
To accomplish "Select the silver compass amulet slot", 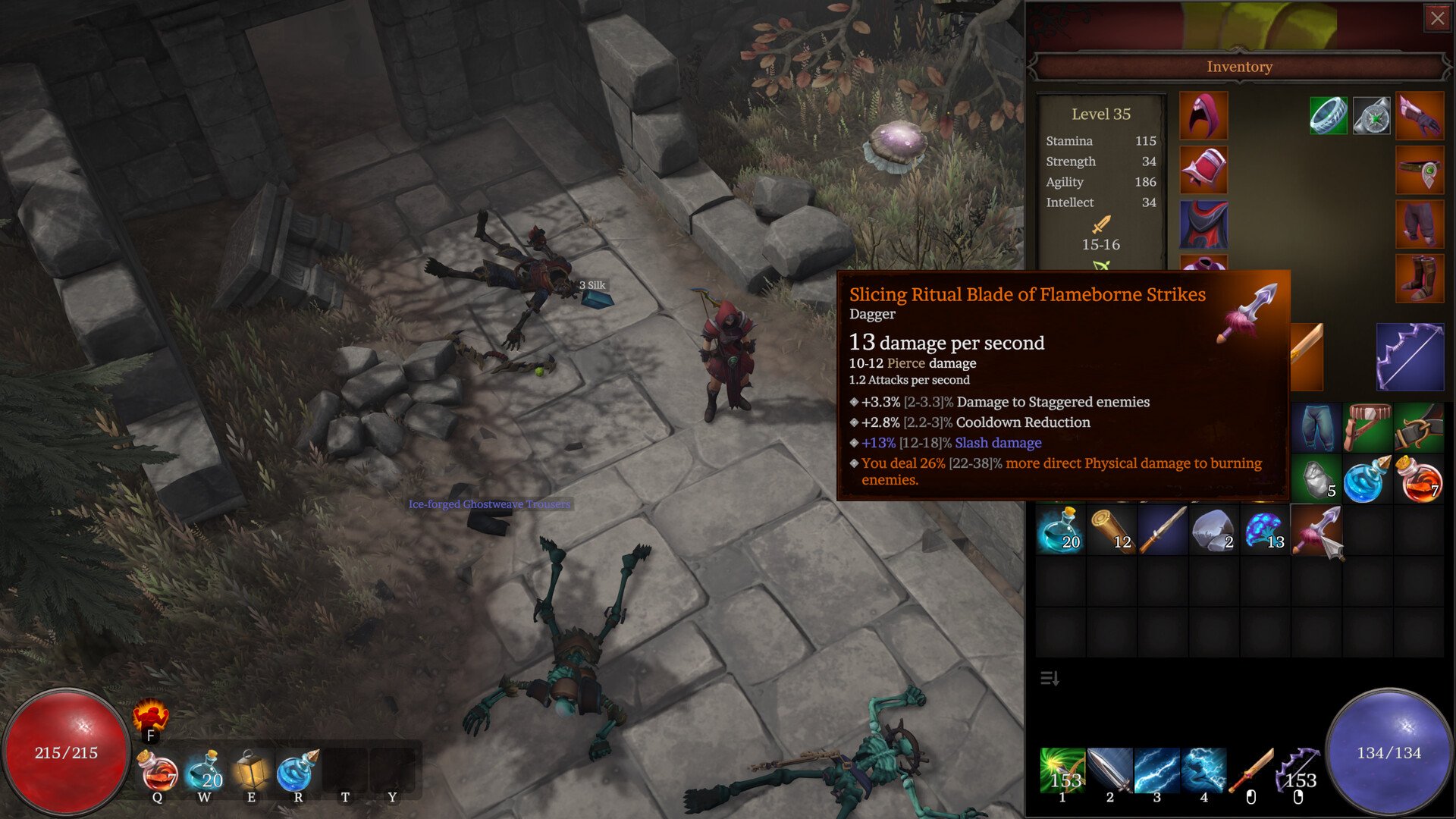I will 1372,115.
